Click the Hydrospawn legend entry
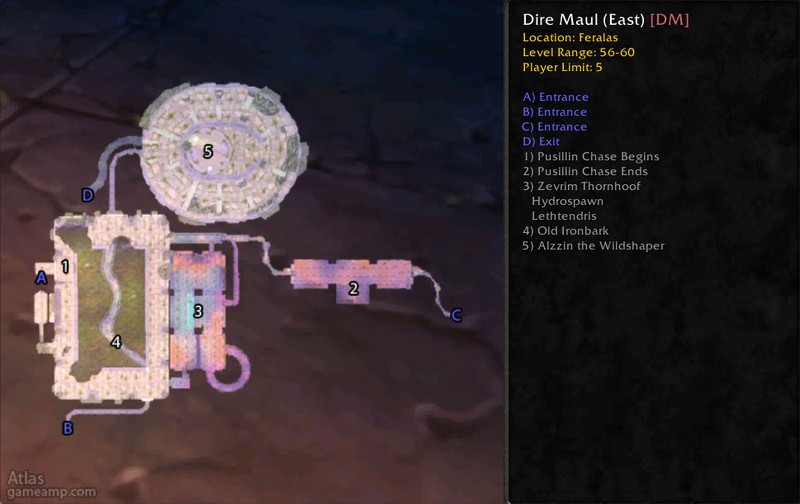800x504 pixels. [567, 201]
